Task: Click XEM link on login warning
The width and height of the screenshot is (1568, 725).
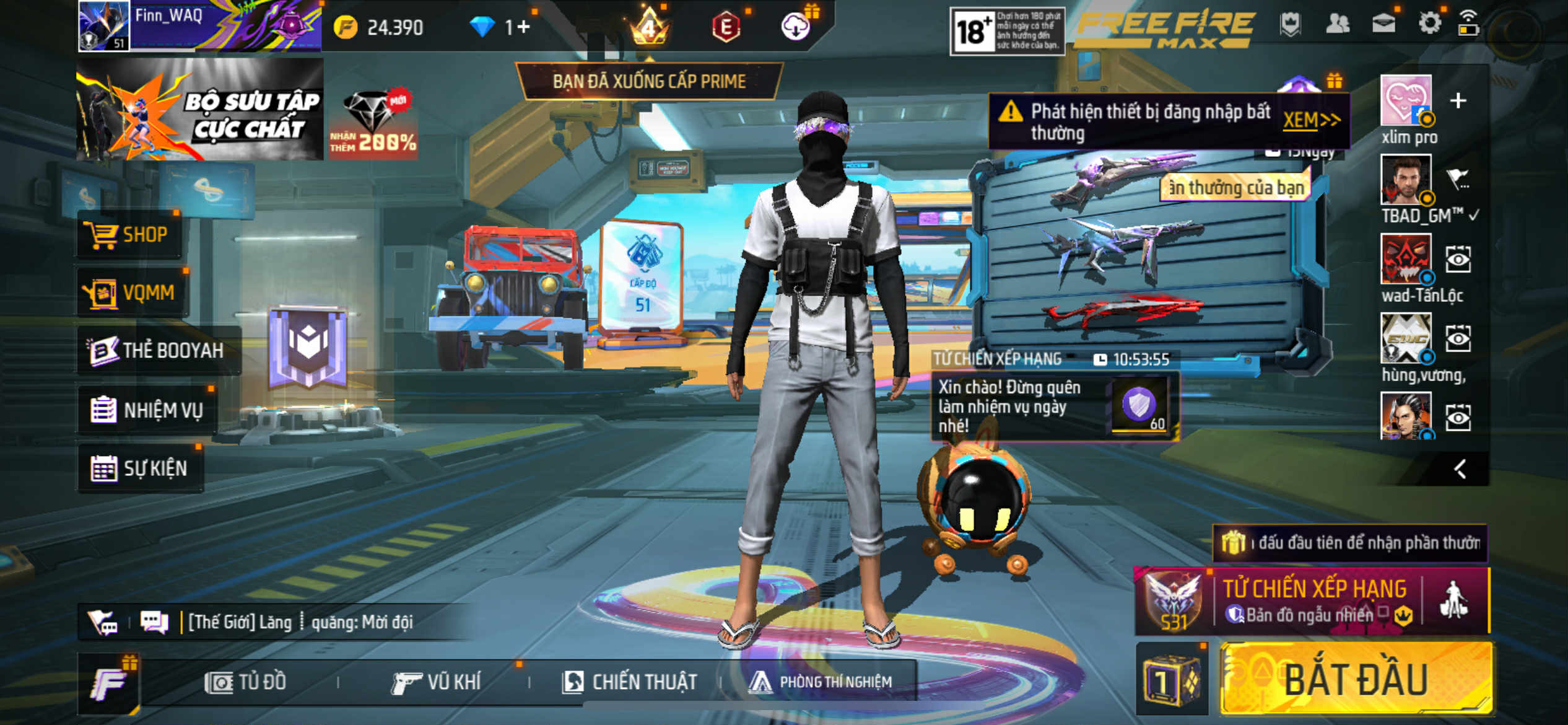Action: click(1310, 120)
